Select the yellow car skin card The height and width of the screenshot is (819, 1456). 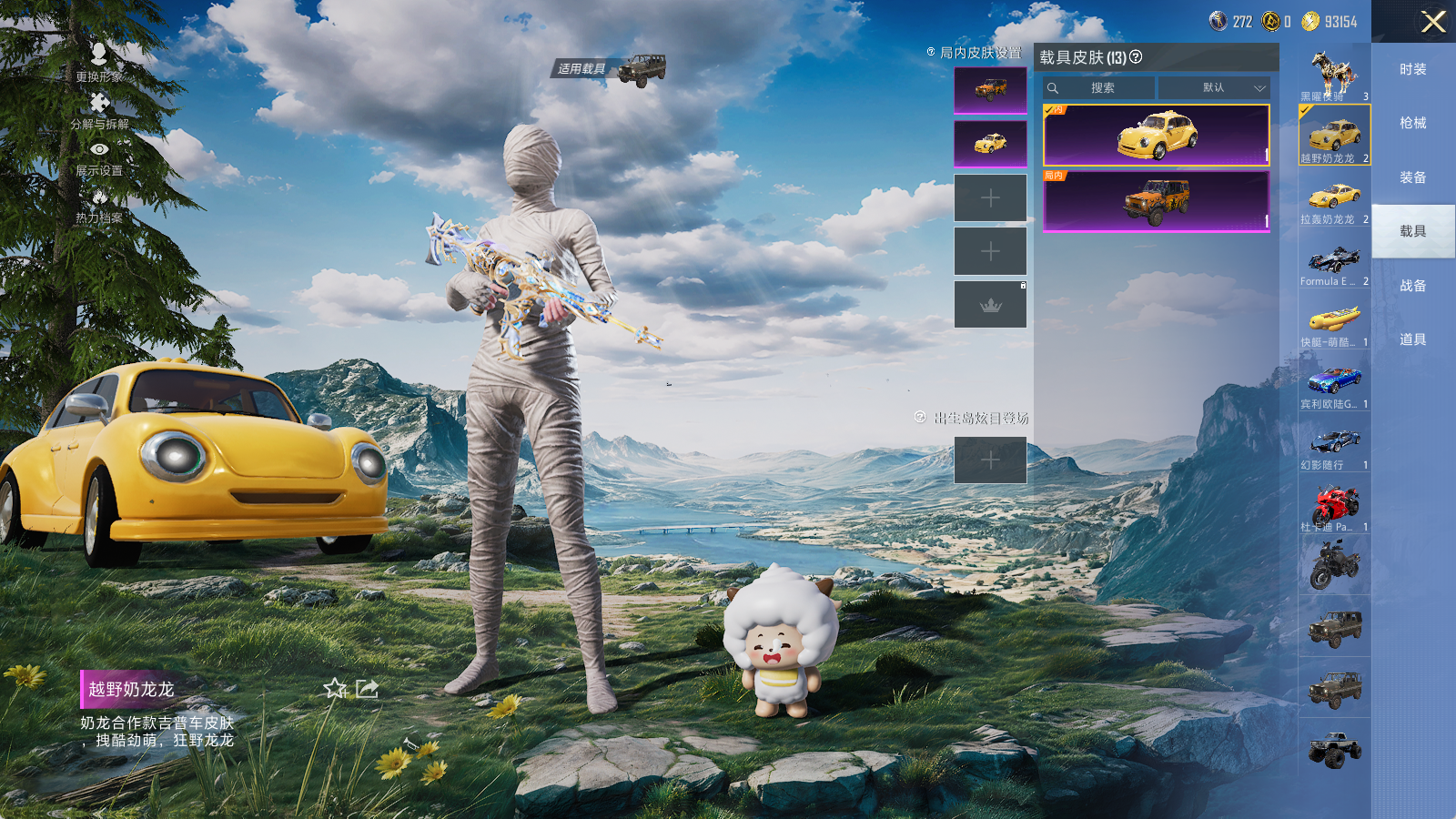1156,135
